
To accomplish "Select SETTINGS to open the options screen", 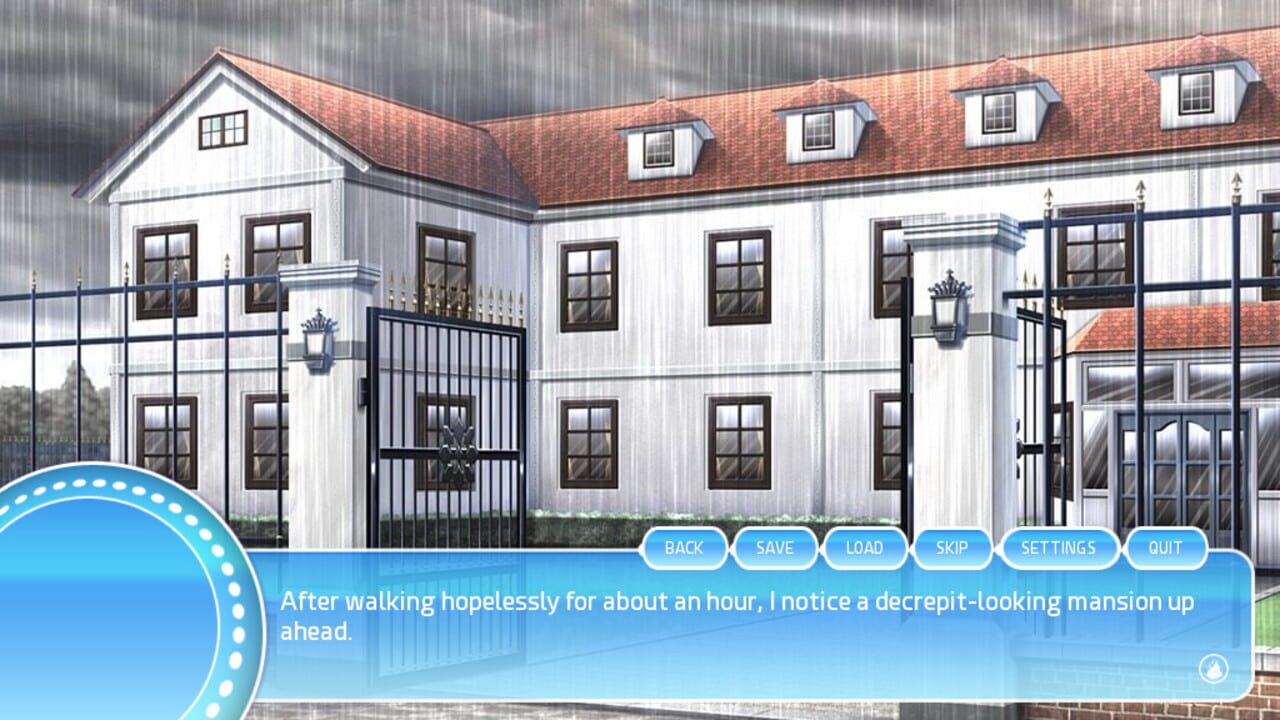I will click(1059, 548).
